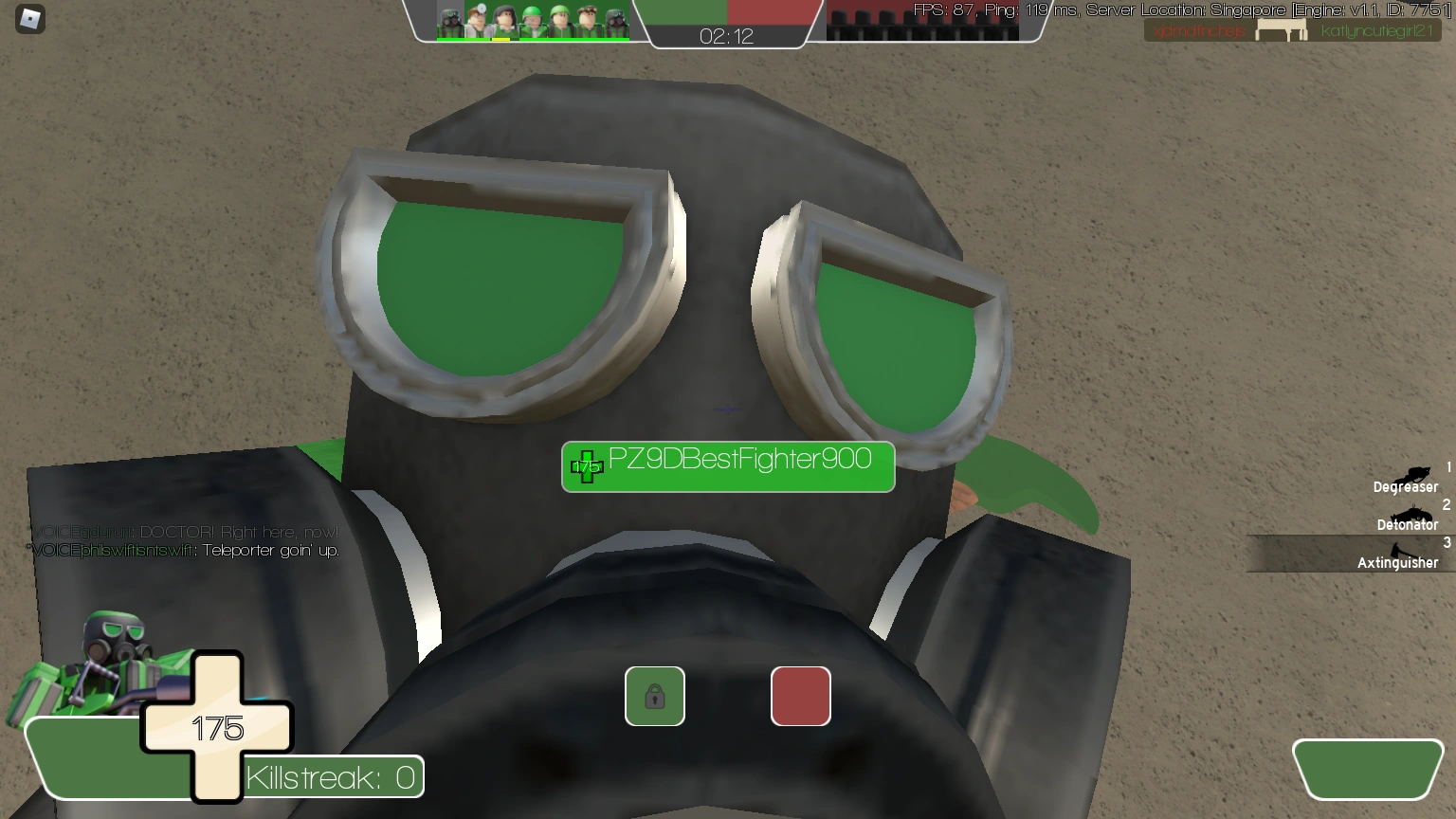
Task: Toggle the red square button at bottom center
Action: tap(800, 696)
